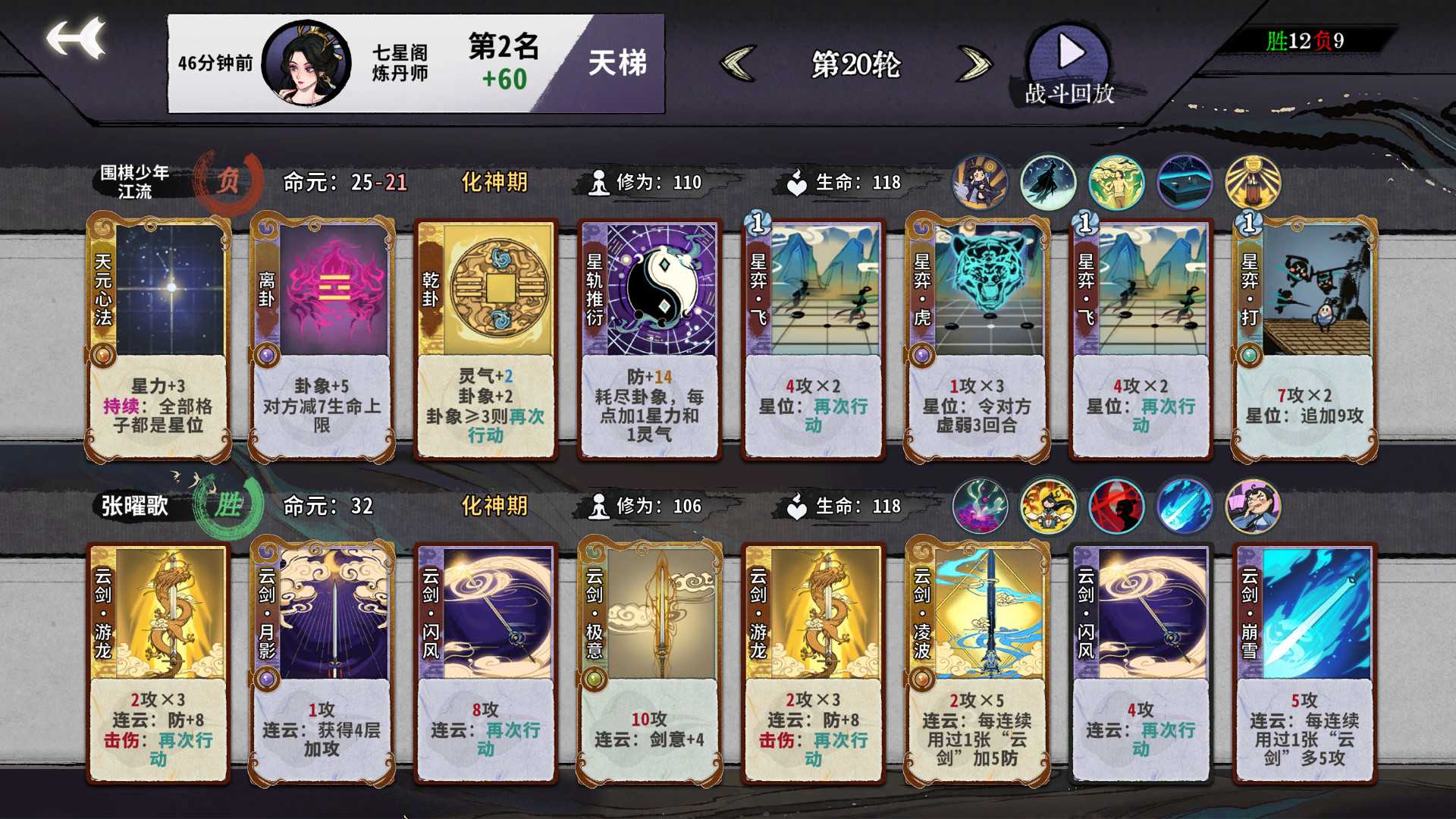
Task: Click the green qi meditation buff icon
Action: 1116,182
